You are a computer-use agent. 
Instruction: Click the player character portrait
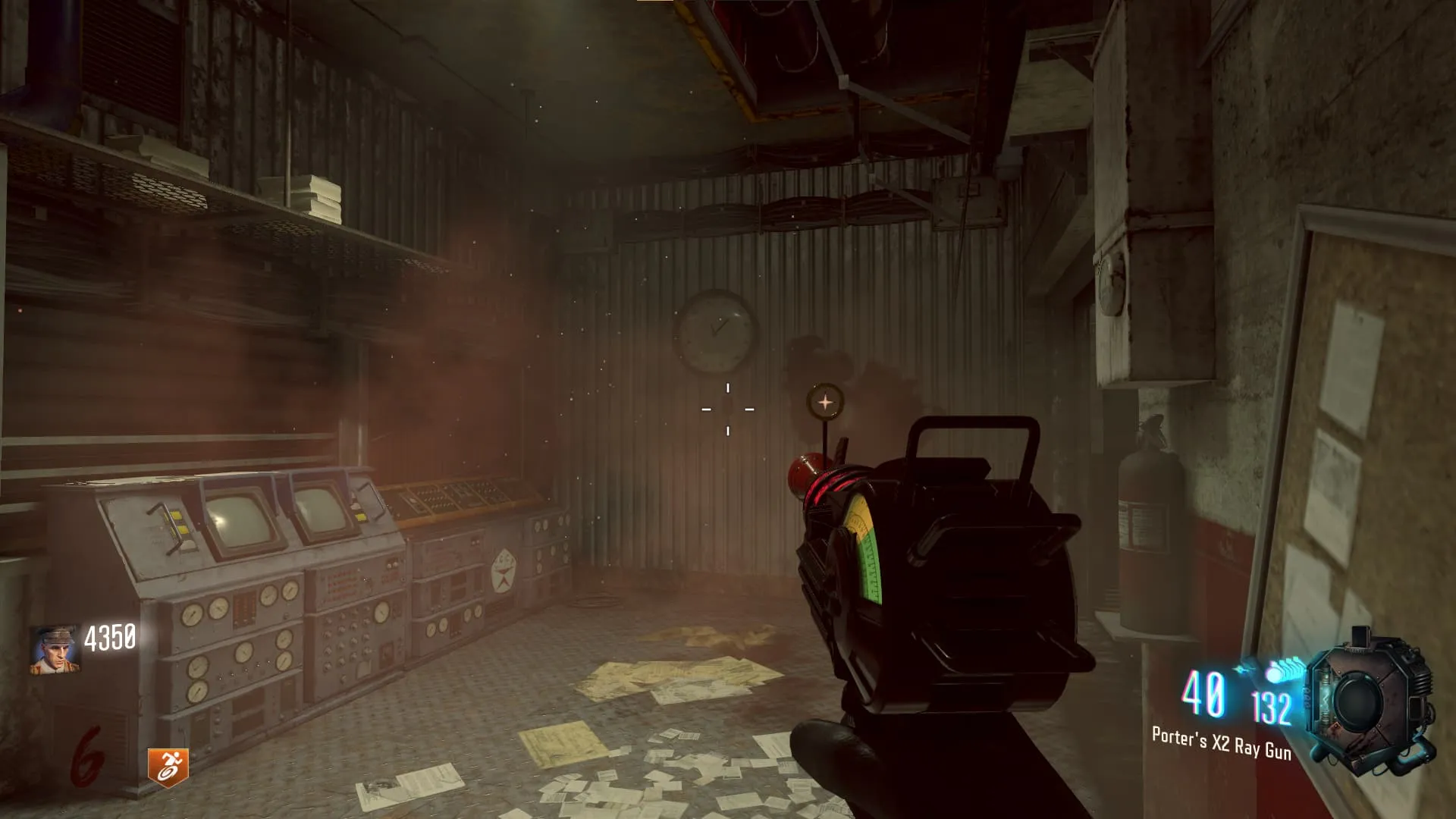point(55,648)
